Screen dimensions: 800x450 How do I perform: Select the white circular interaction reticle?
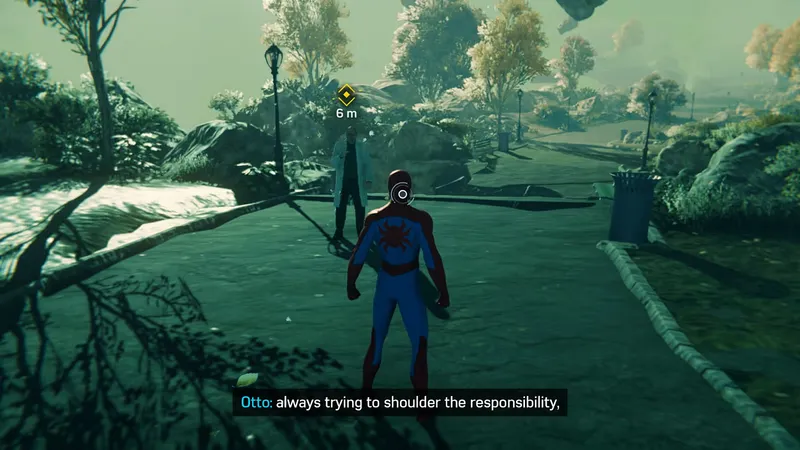402,193
